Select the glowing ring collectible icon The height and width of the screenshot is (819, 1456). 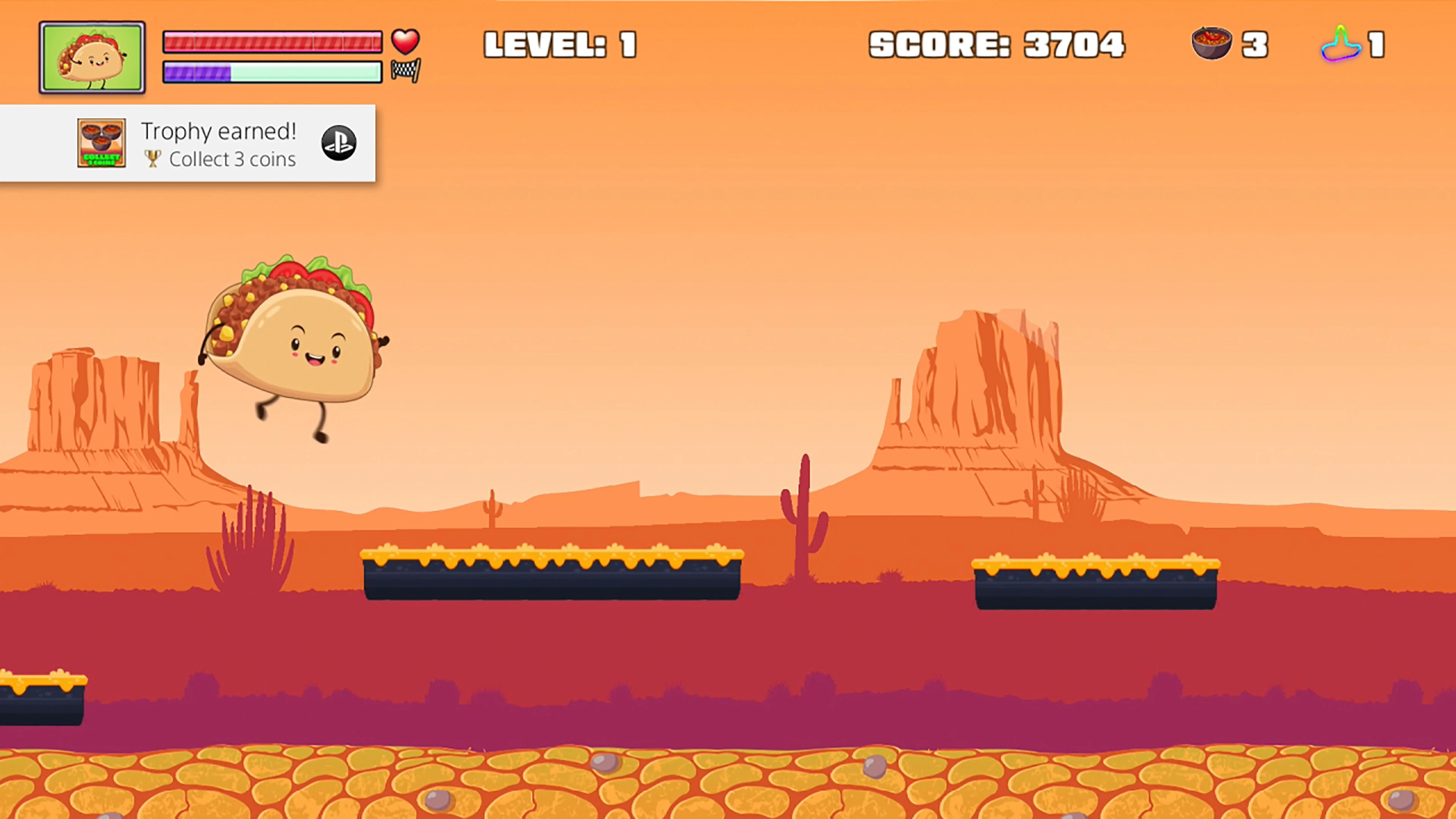1340,44
